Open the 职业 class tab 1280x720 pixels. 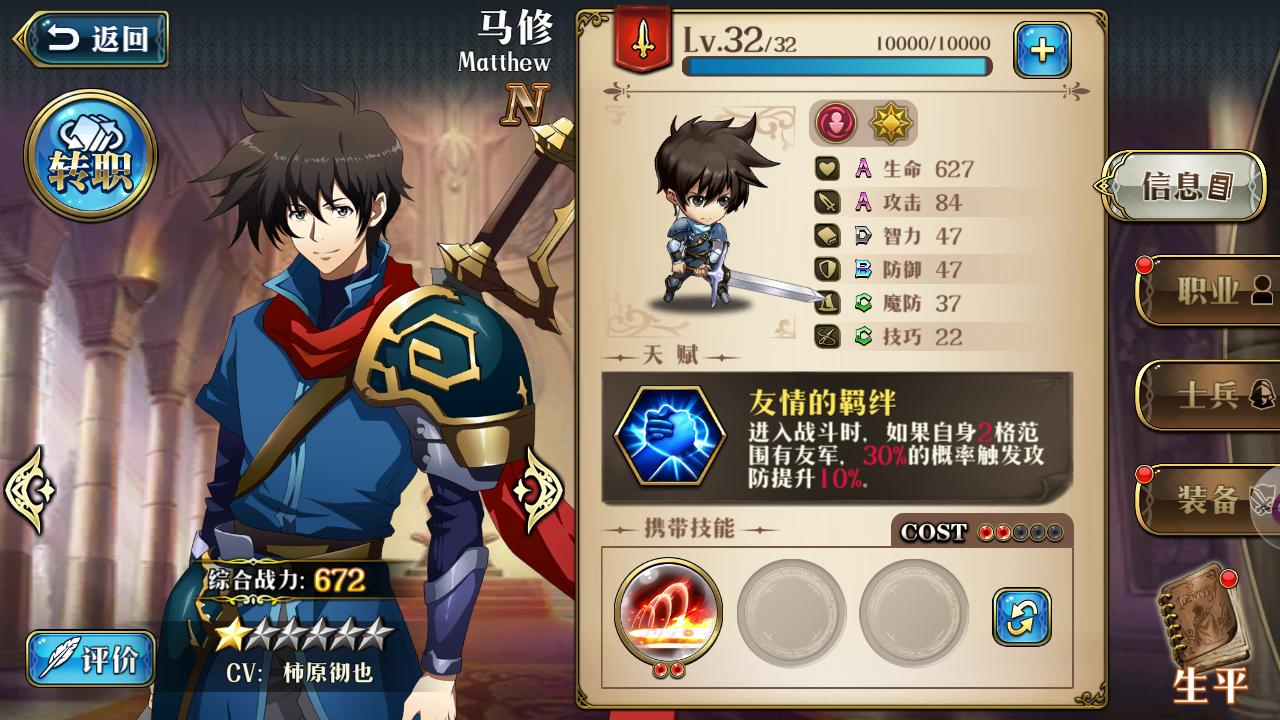pyautogui.click(x=1208, y=291)
